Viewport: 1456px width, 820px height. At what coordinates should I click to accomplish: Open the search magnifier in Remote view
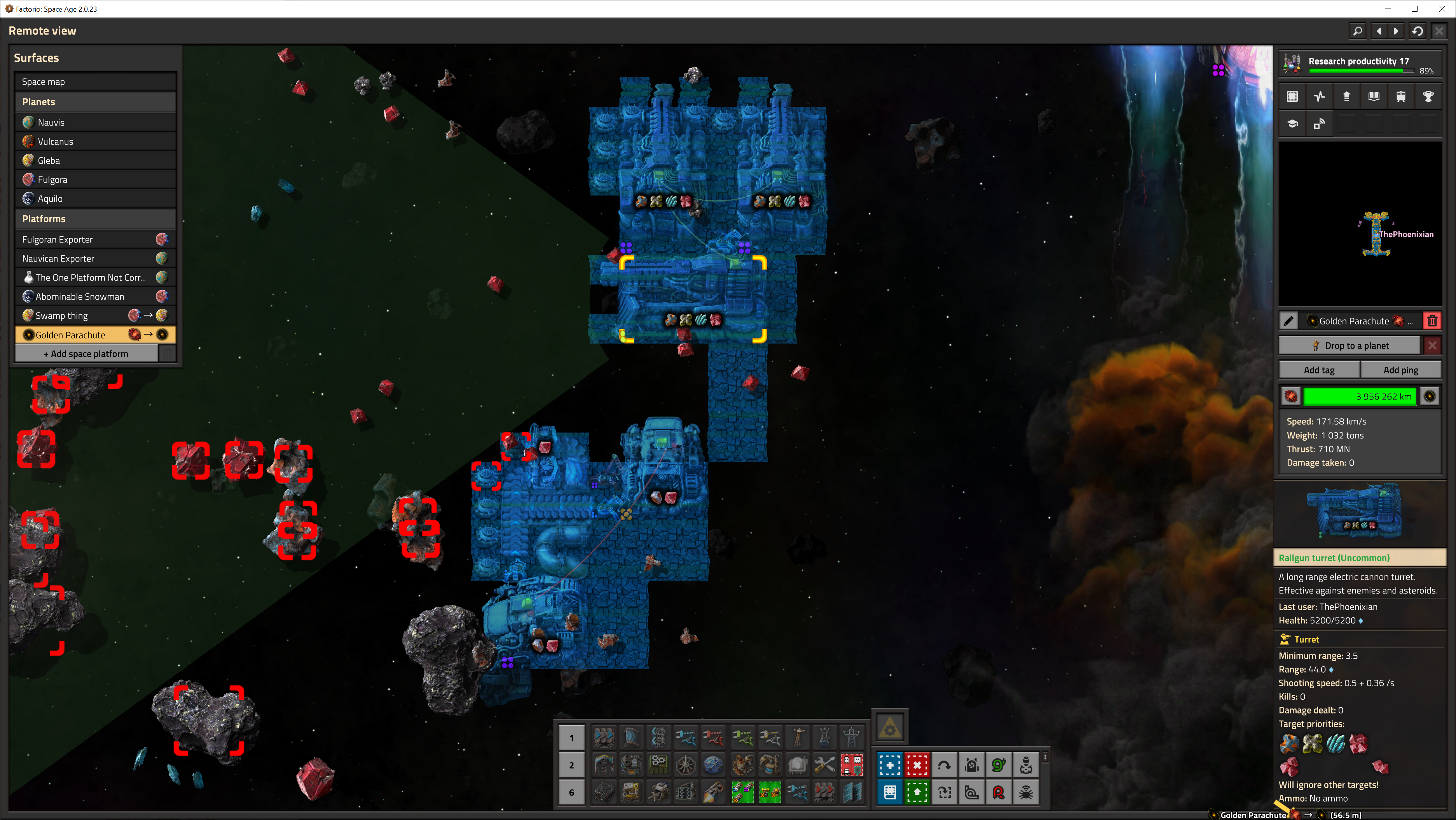pos(1357,31)
